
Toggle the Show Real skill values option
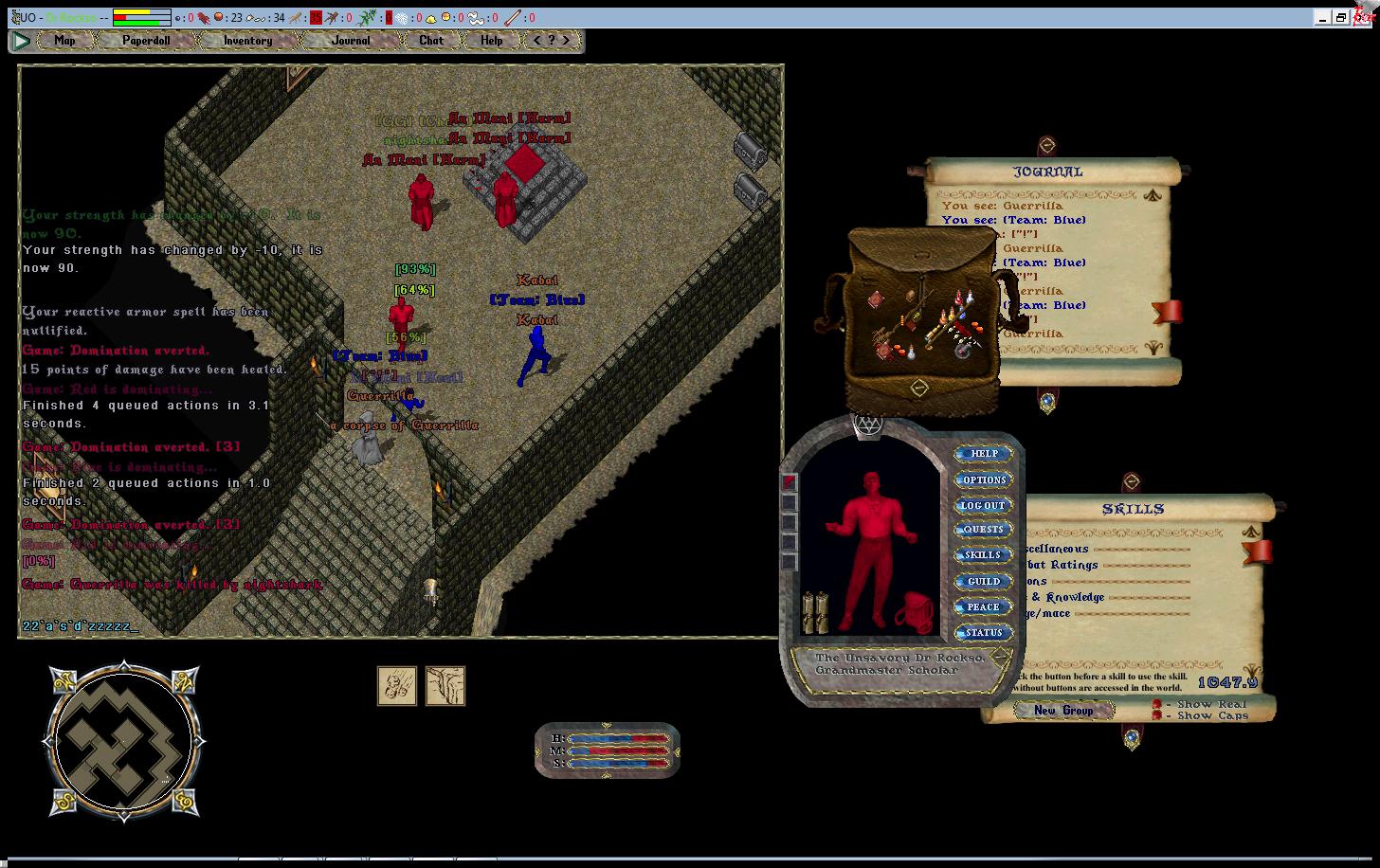pyautogui.click(x=1157, y=704)
